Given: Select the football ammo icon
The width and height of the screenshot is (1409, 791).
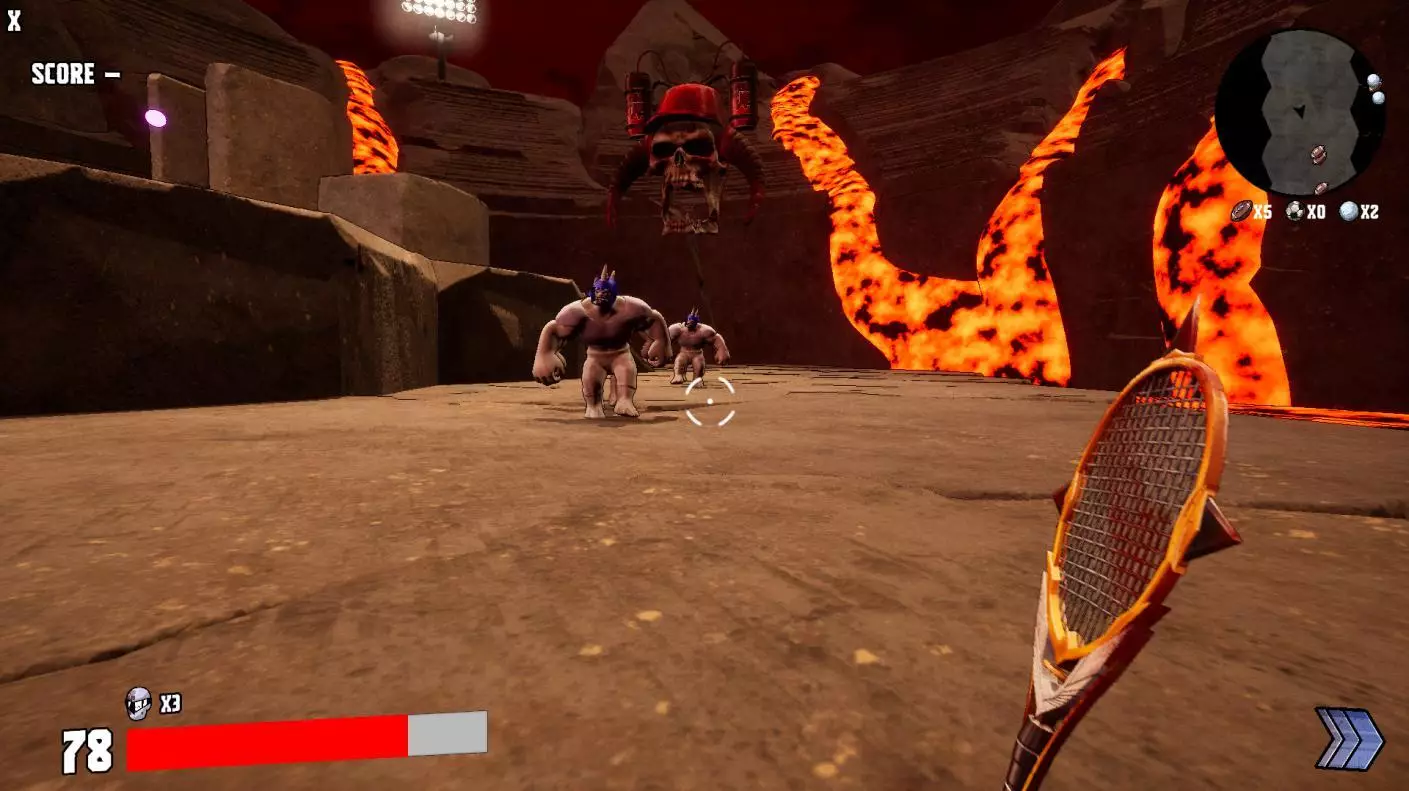Looking at the screenshot, I should click(x=1241, y=211).
